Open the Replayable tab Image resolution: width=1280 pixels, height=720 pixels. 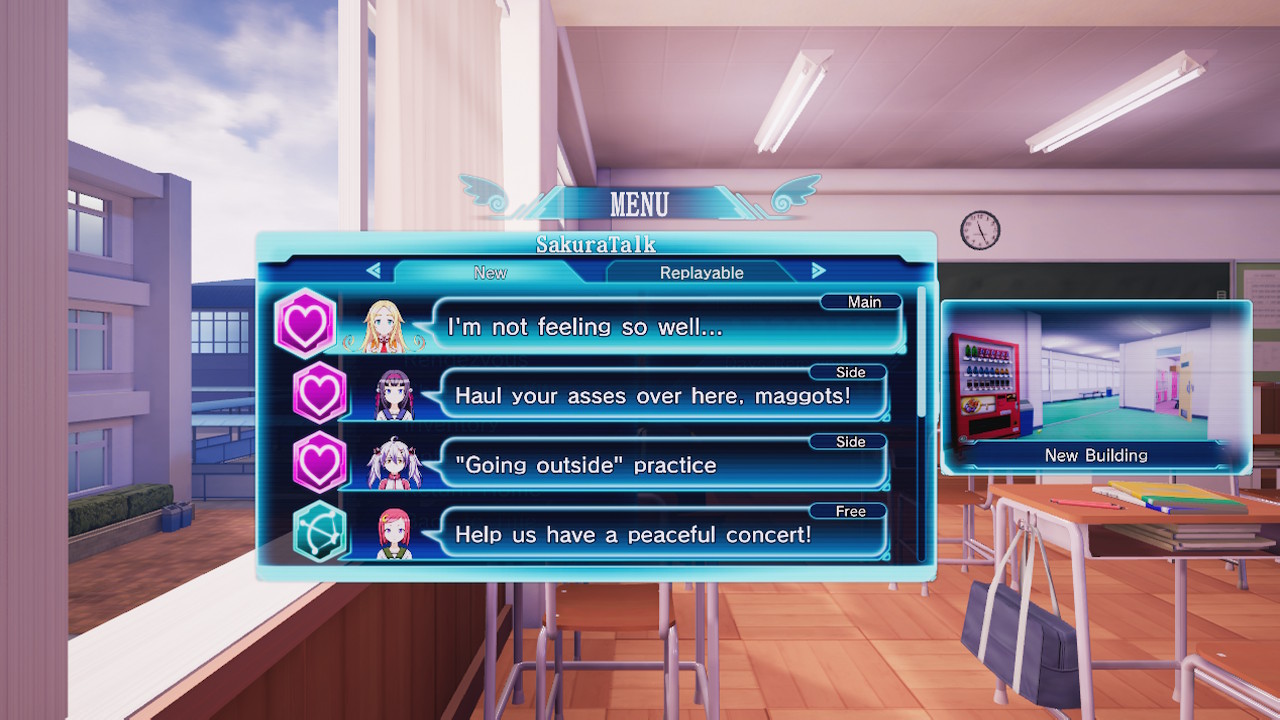(701, 272)
